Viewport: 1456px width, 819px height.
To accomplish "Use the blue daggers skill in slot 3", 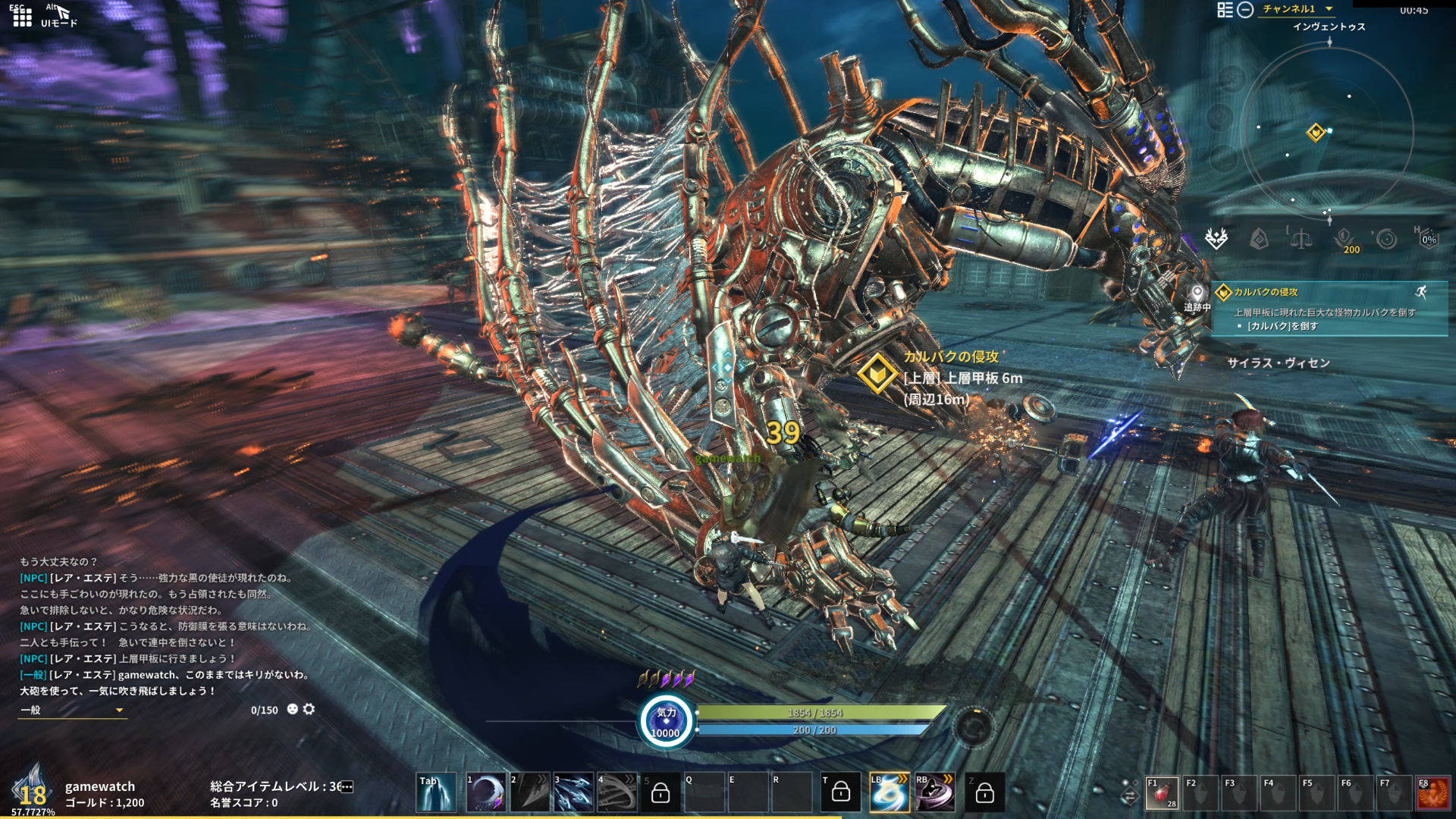I will pos(573,793).
